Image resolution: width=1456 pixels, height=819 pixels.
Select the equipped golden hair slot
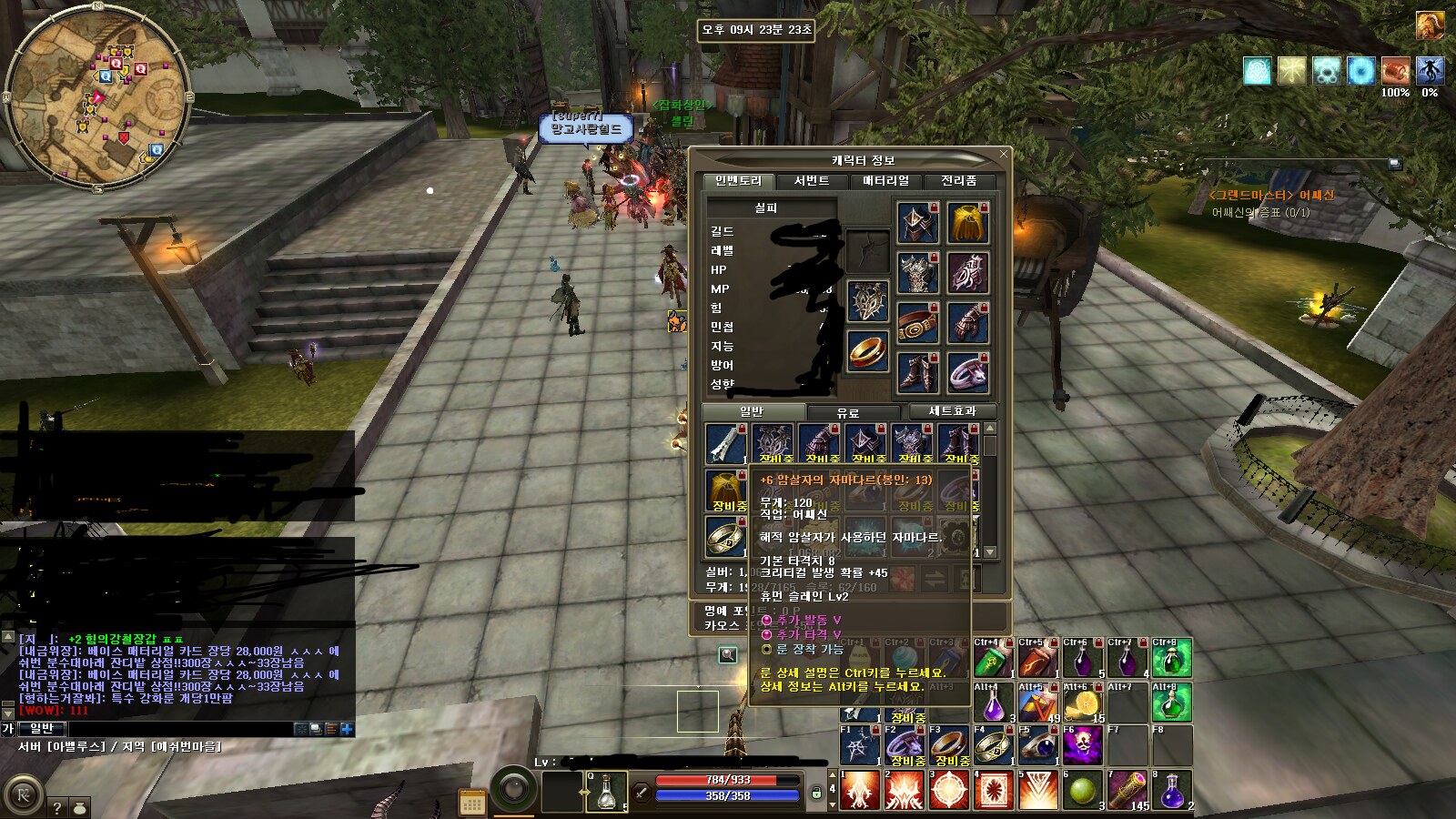968,223
